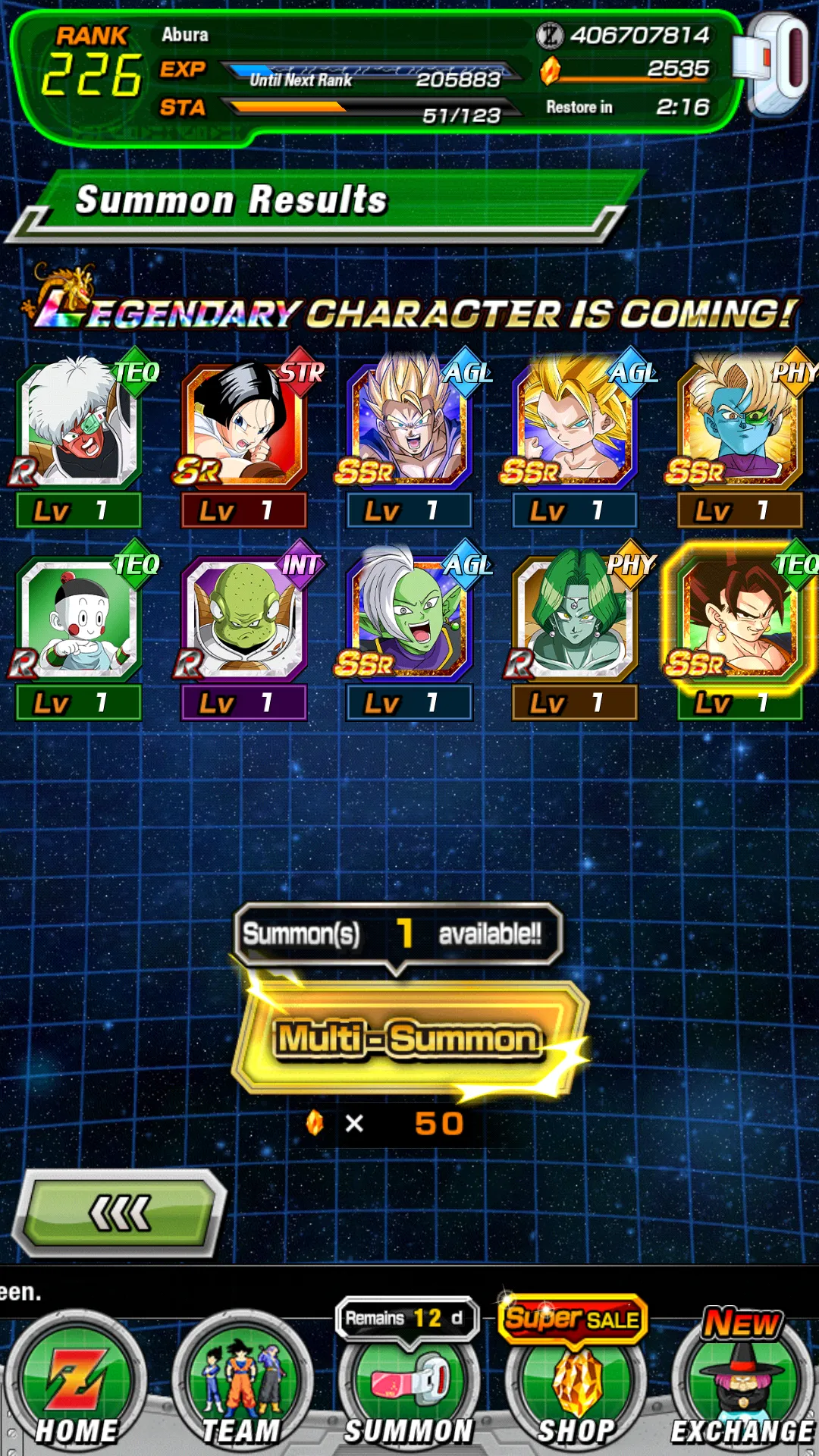Select the PHY green-haired R card
This screenshot has width=819, height=1456.
click(575, 620)
